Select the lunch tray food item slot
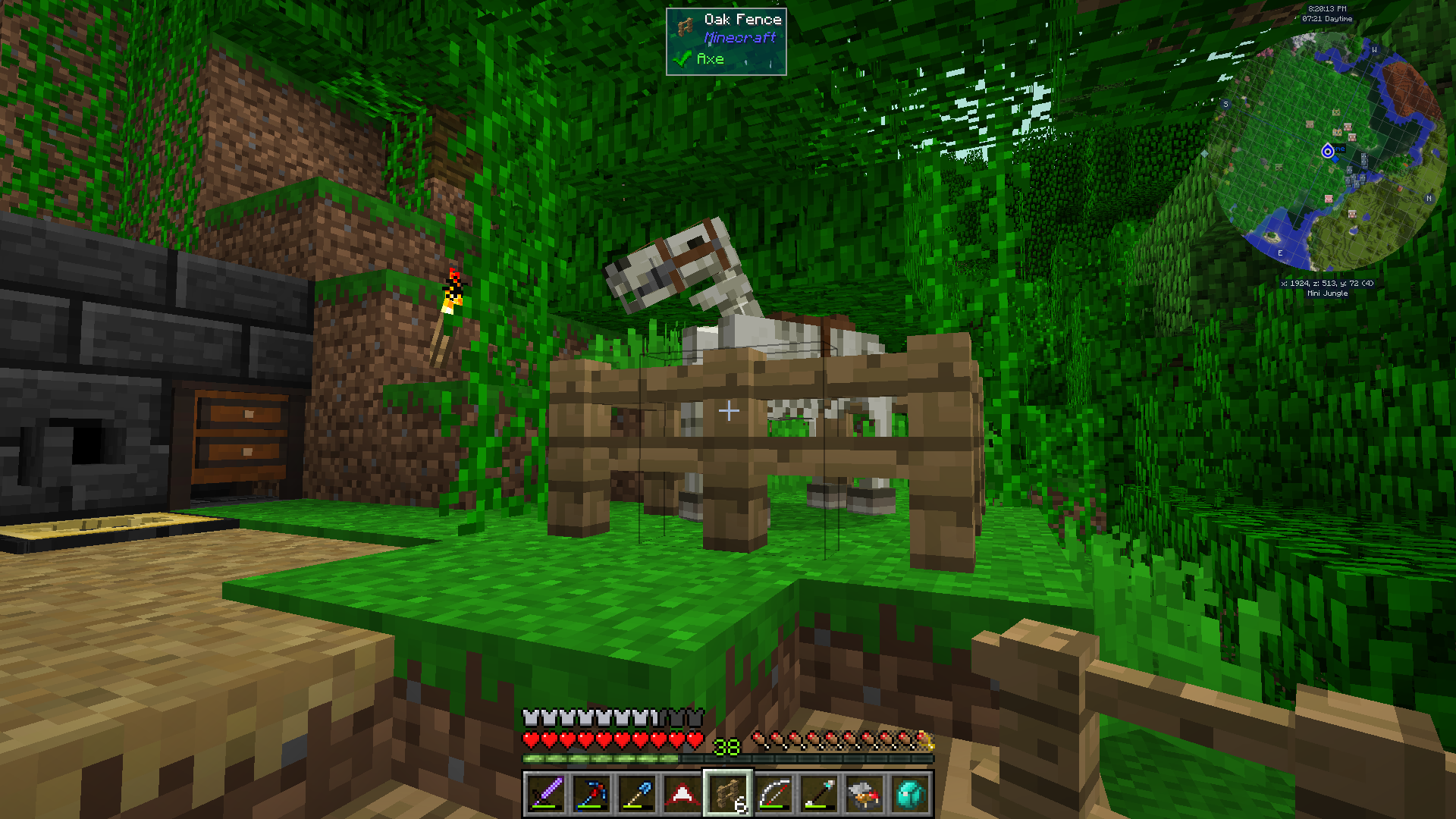 864,794
